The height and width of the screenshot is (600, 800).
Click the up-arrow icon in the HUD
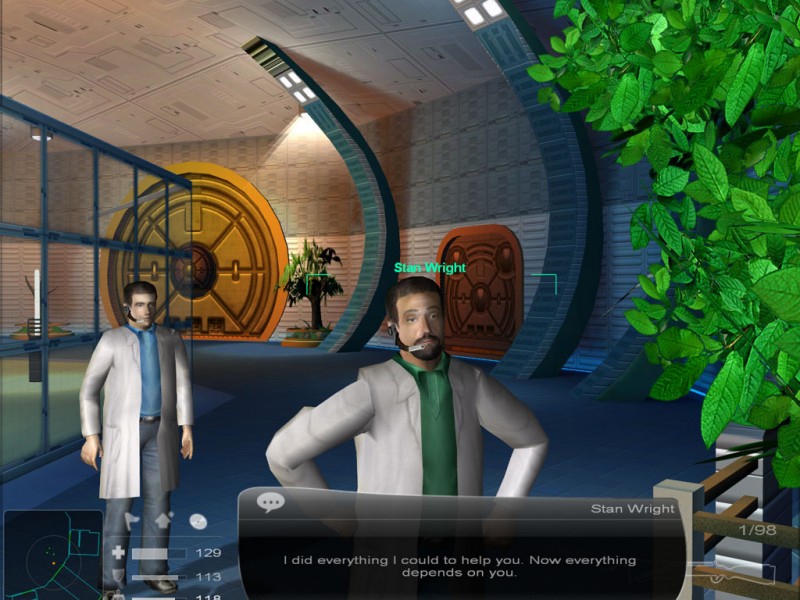pos(165,519)
